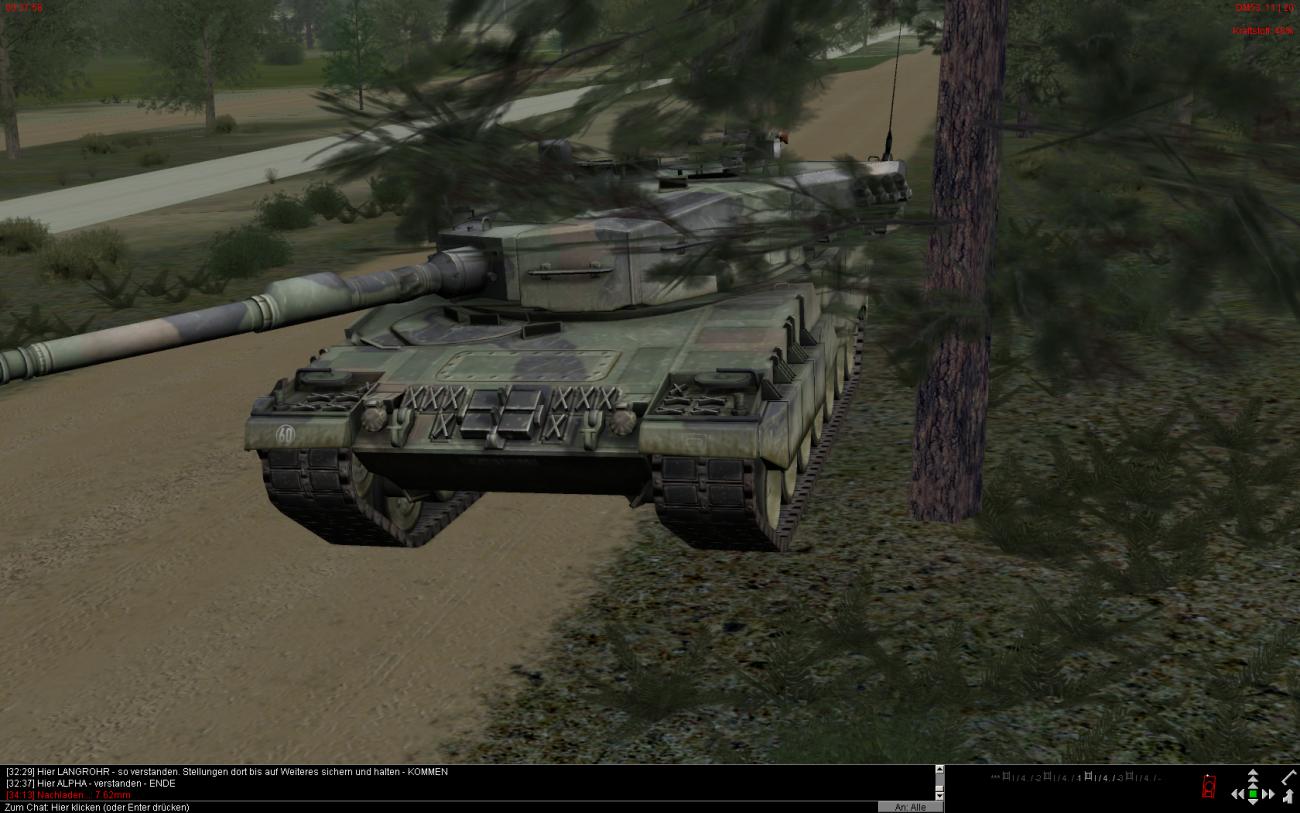
Task: Click the double left arrow movement control
Action: pyautogui.click(x=1238, y=794)
